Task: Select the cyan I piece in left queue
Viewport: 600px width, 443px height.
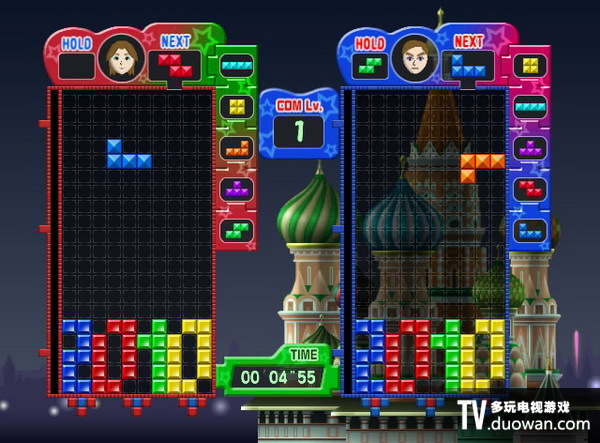Action: click(237, 64)
